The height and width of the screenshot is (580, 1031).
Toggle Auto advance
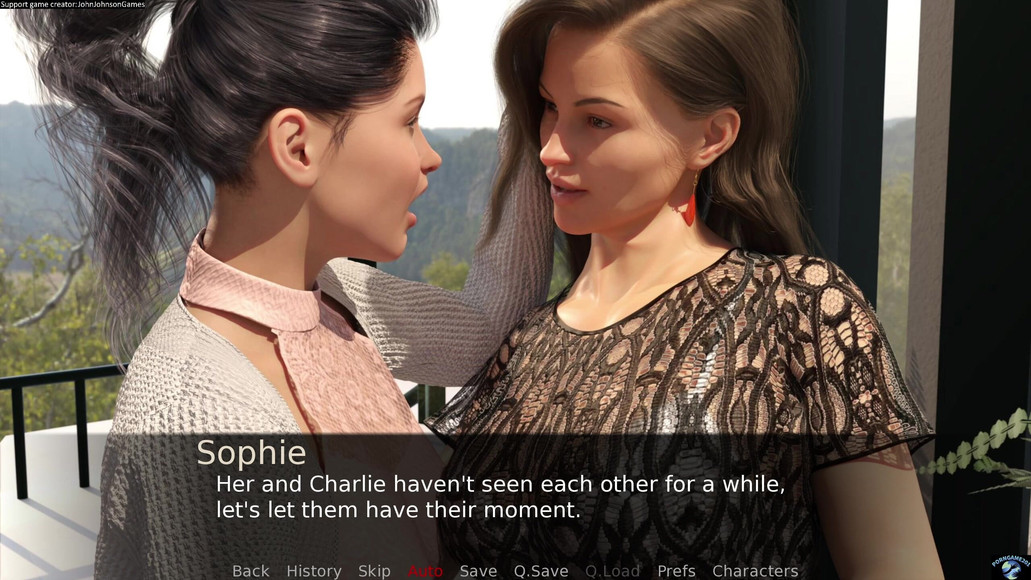[425, 570]
